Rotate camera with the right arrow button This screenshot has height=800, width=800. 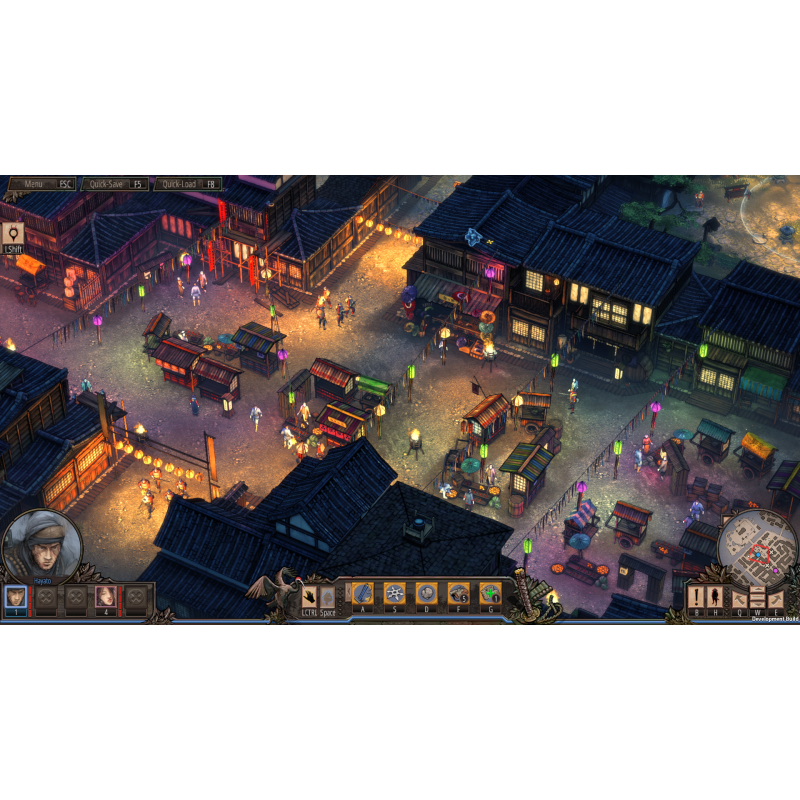click(x=775, y=598)
